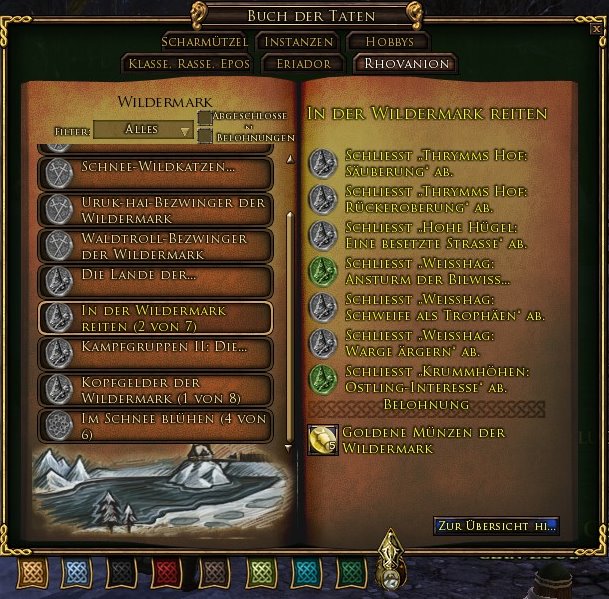This screenshot has width=609, height=599.
Task: Open the Alles filter dropdown
Action: [143, 130]
